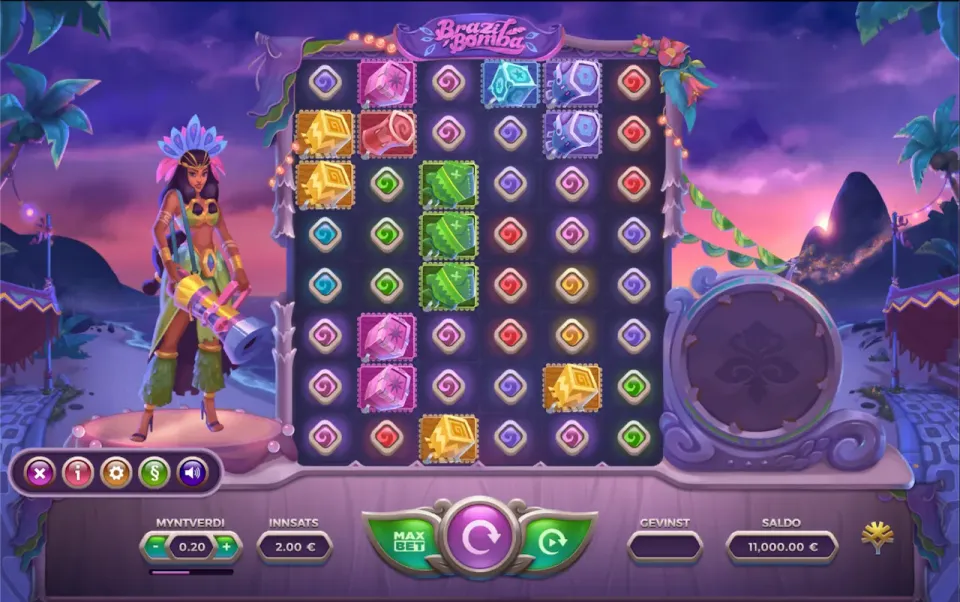Click the golden Yggdrasil tree logo
This screenshot has height=602, width=960.
(877, 538)
